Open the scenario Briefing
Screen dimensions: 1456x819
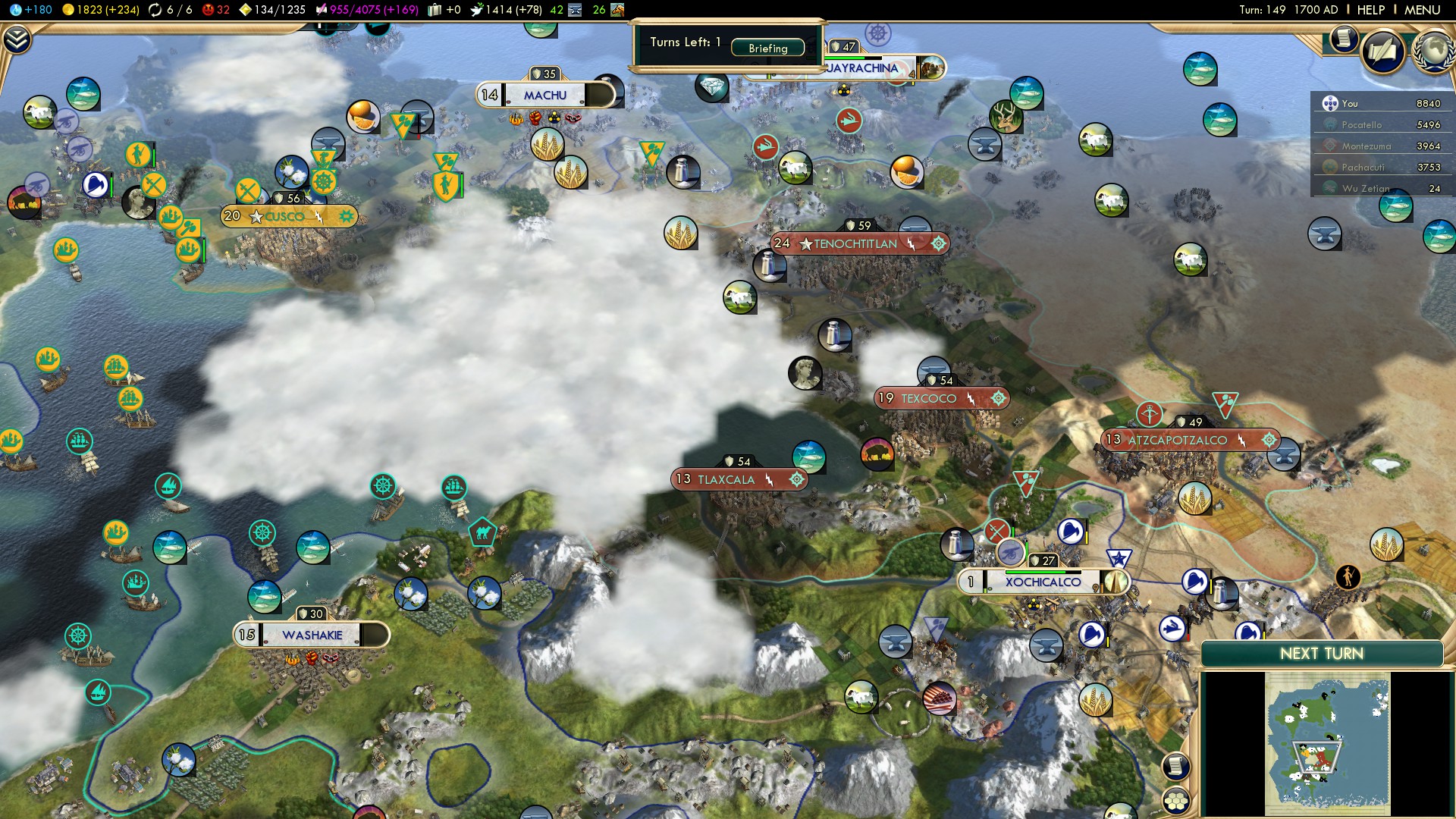767,48
